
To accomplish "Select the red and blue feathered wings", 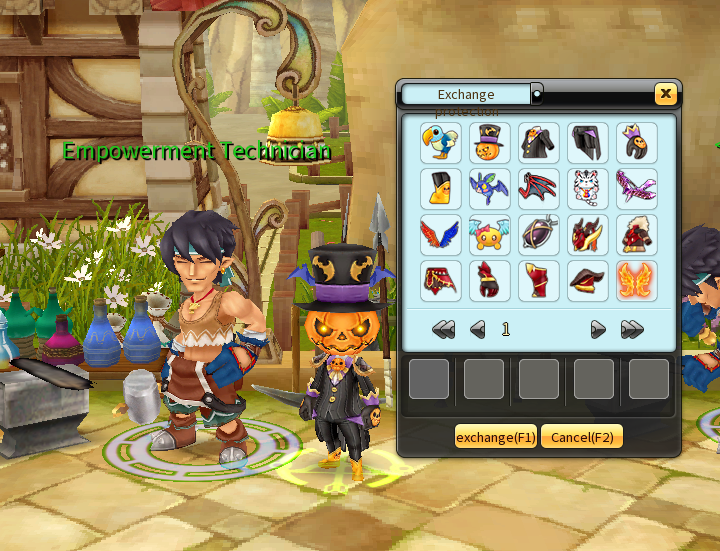I will (x=441, y=235).
